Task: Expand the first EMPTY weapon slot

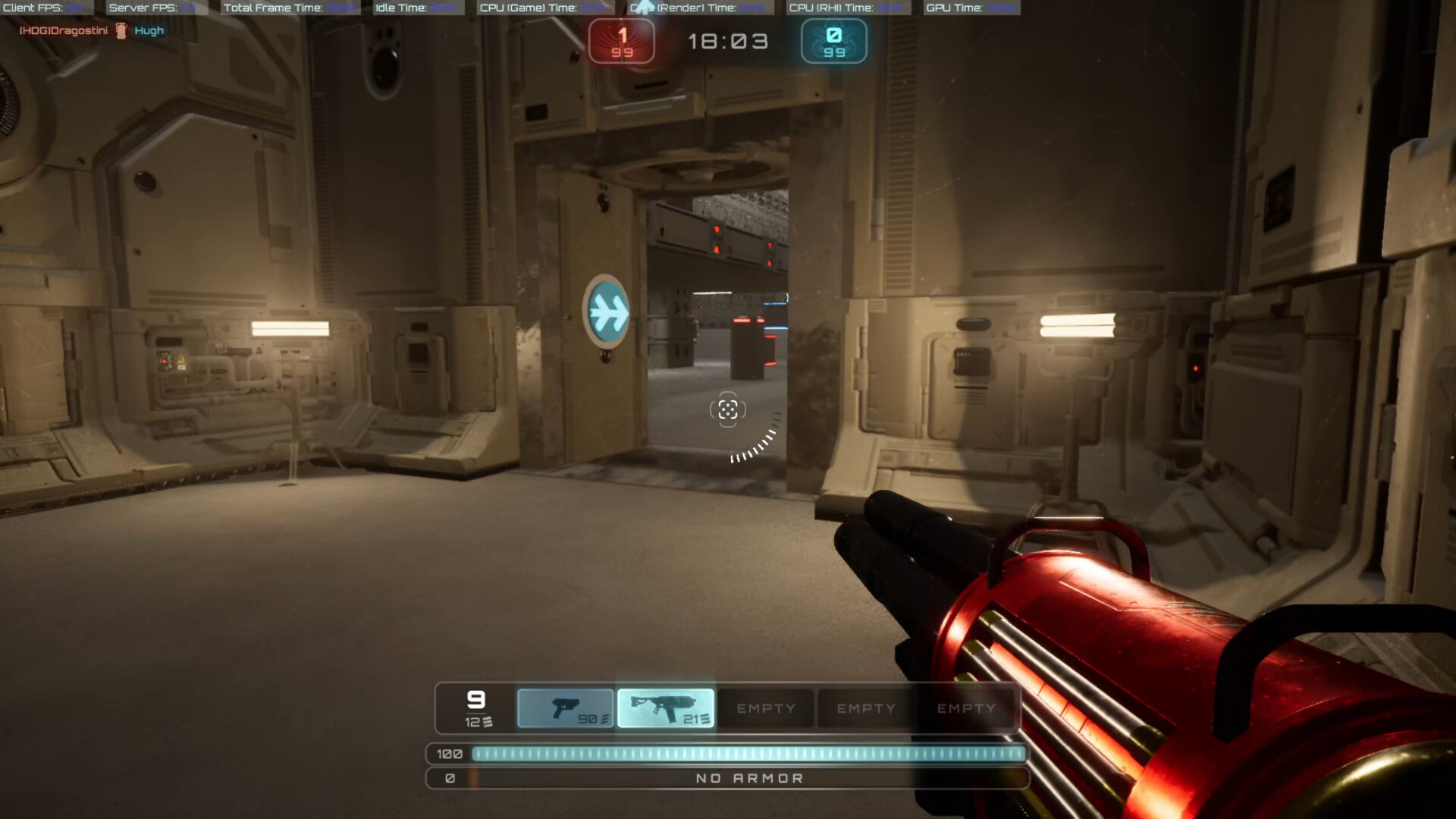Action: [x=765, y=708]
